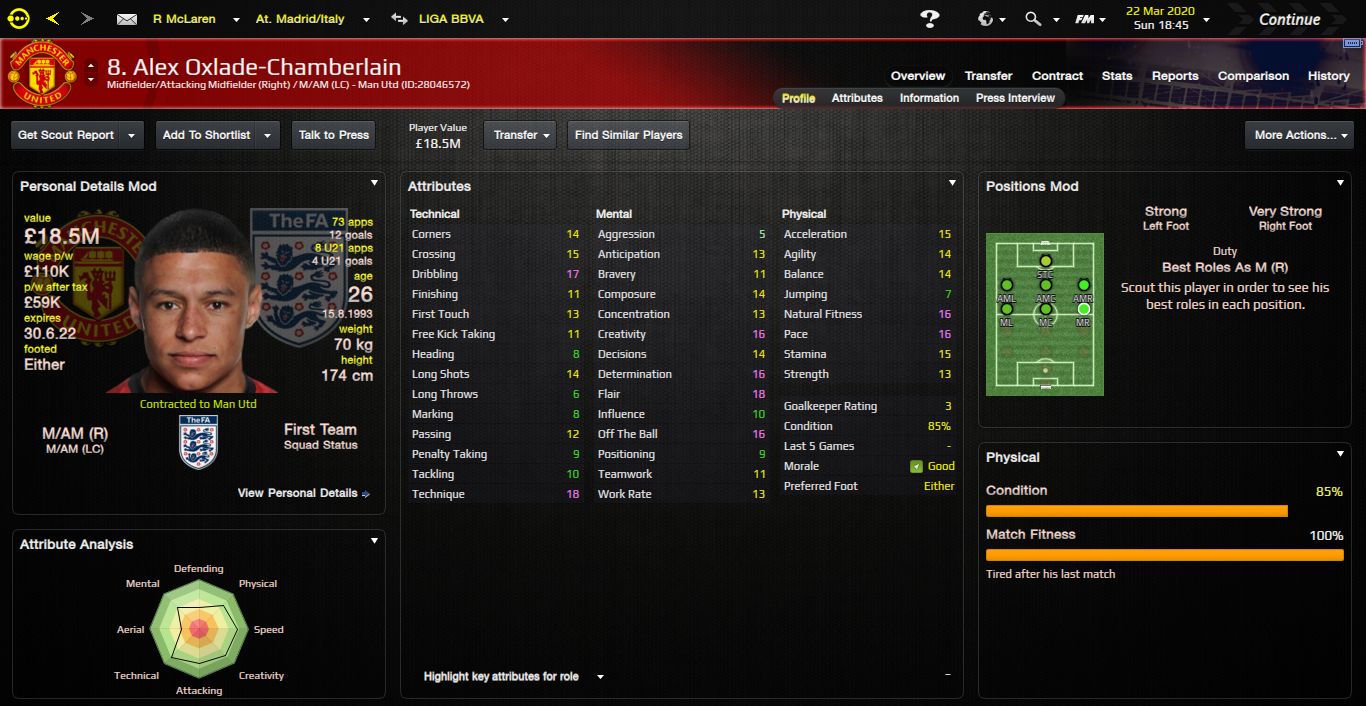This screenshot has width=1366, height=706.
Task: Open the help question mark menu
Action: coord(930,19)
